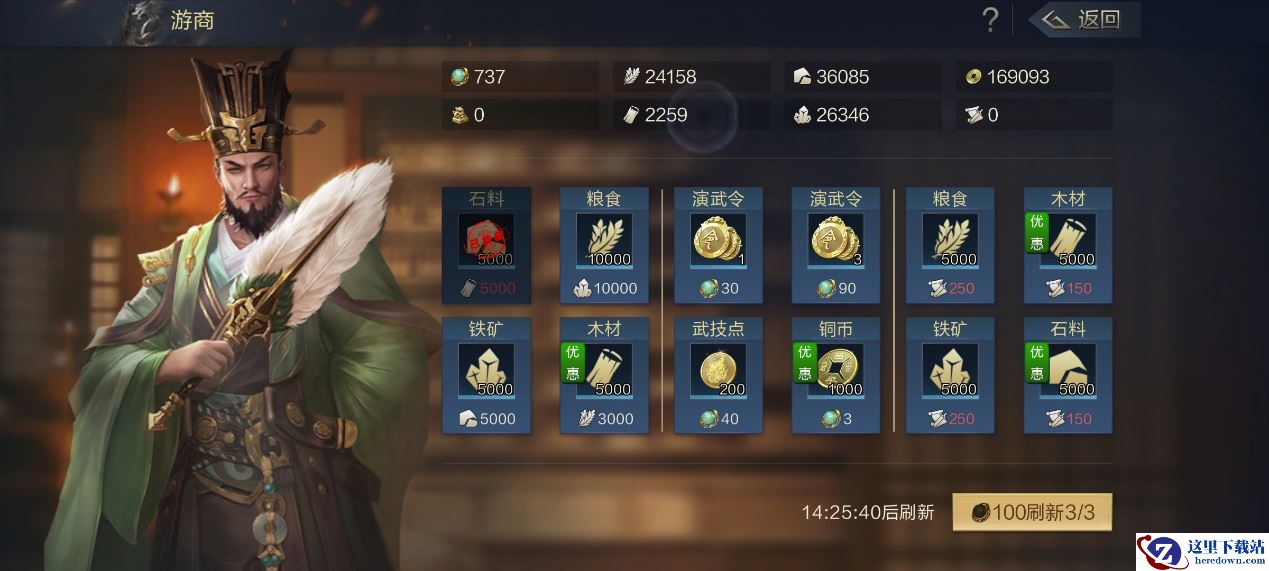Refresh shop with the 100刷新 button
Image resolution: width=1269 pixels, height=571 pixels.
coord(1031,513)
